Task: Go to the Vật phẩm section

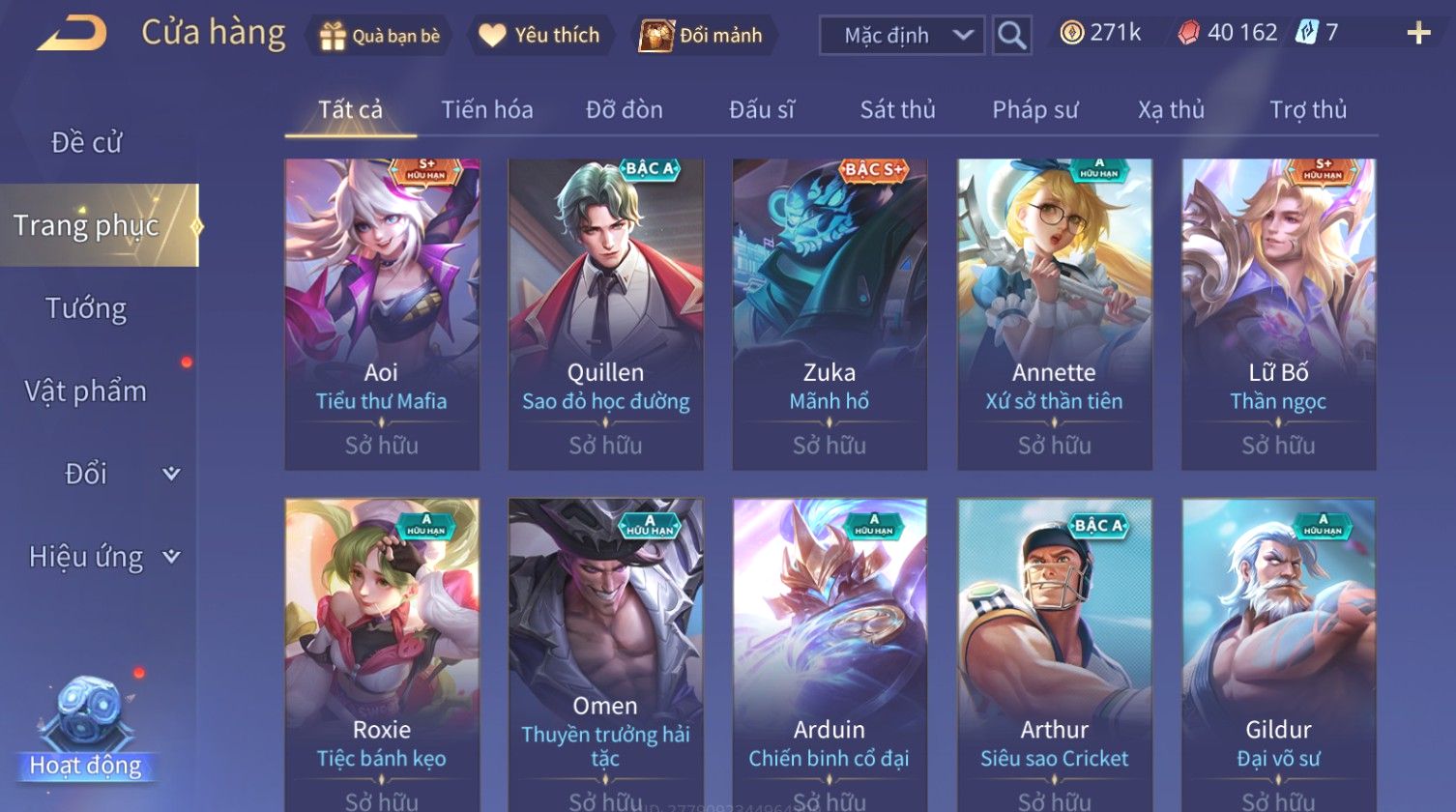Action: click(x=86, y=391)
